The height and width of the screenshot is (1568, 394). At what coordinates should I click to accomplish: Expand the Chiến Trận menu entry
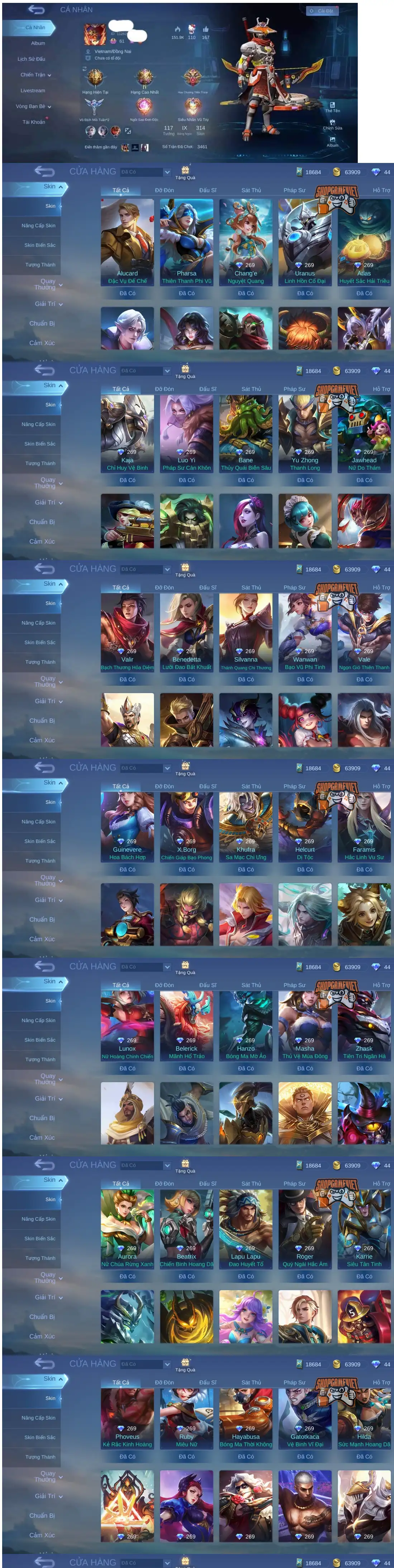pos(35,75)
